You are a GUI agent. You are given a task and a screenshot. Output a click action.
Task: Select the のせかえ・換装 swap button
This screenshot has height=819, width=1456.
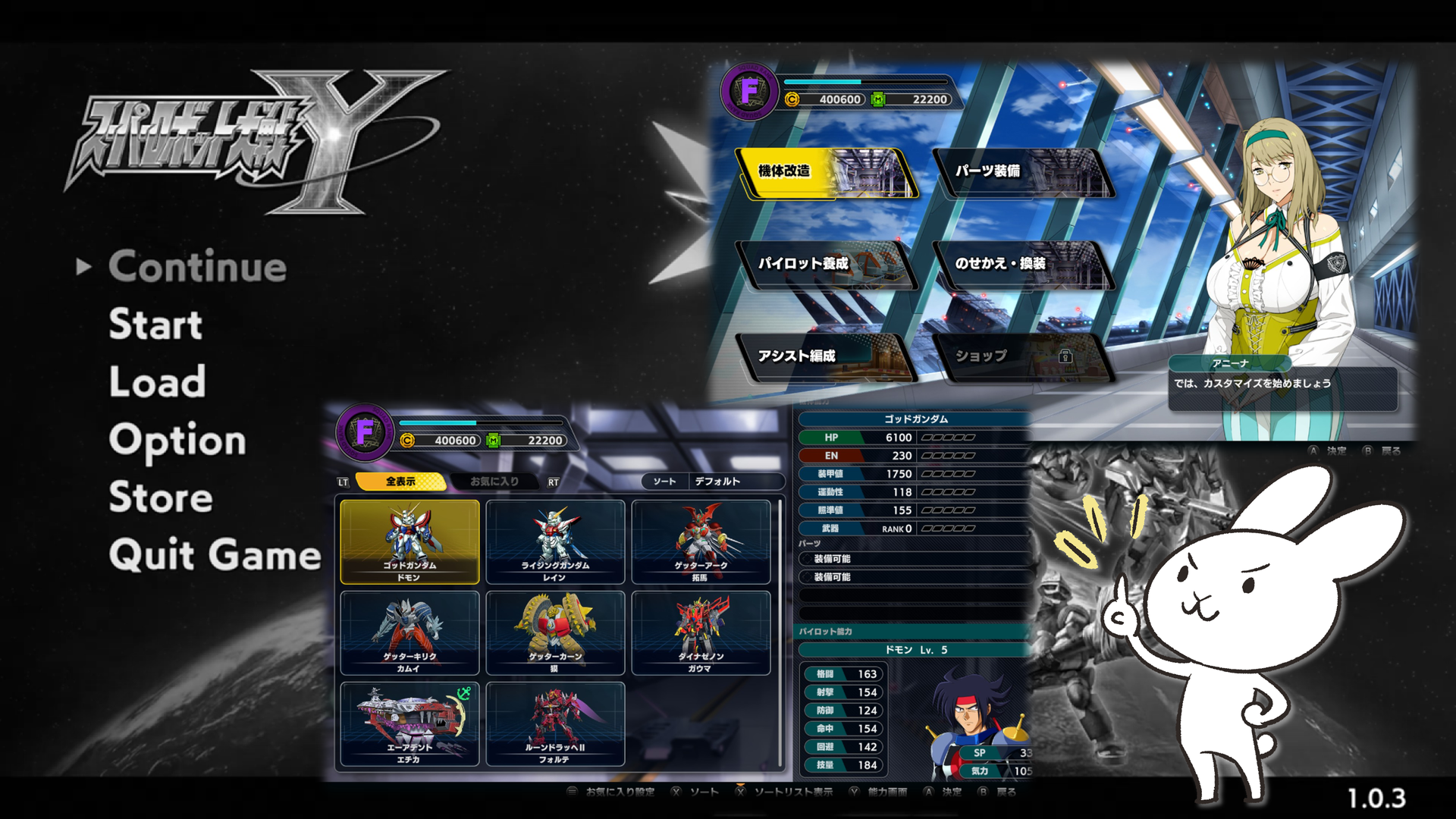pos(1022,265)
